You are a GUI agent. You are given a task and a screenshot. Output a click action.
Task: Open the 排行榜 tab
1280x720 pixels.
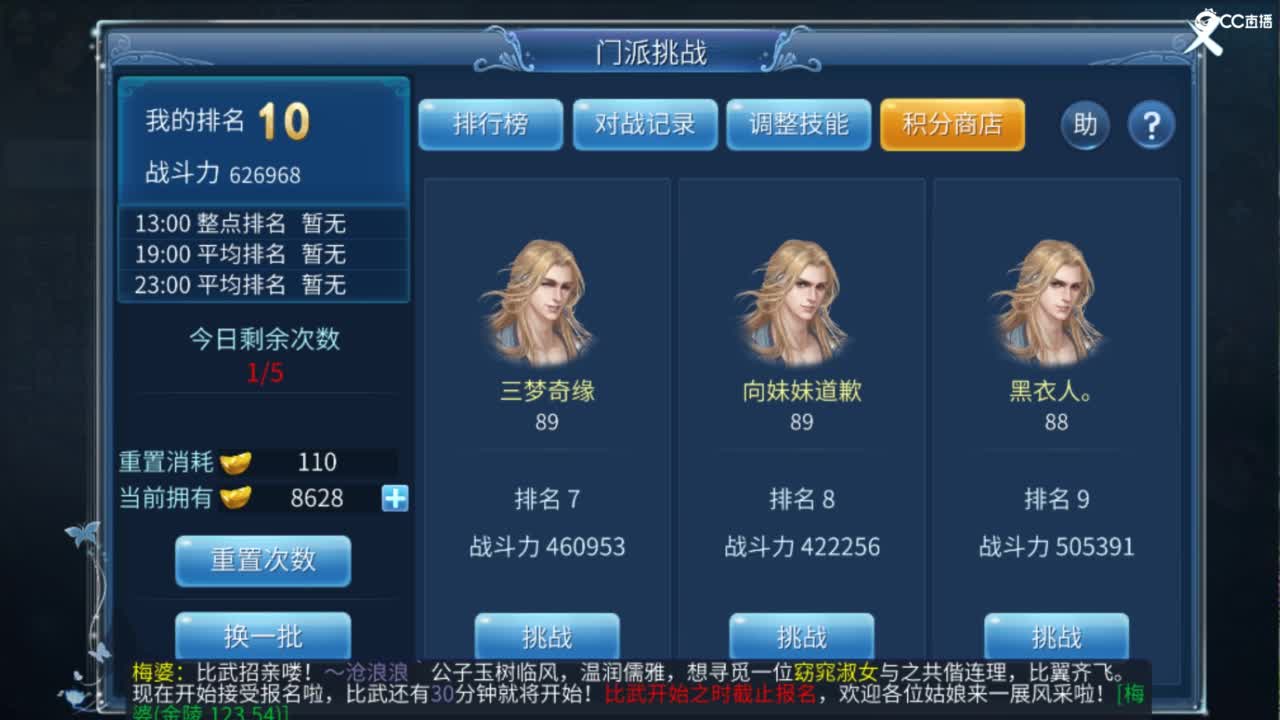pos(490,125)
